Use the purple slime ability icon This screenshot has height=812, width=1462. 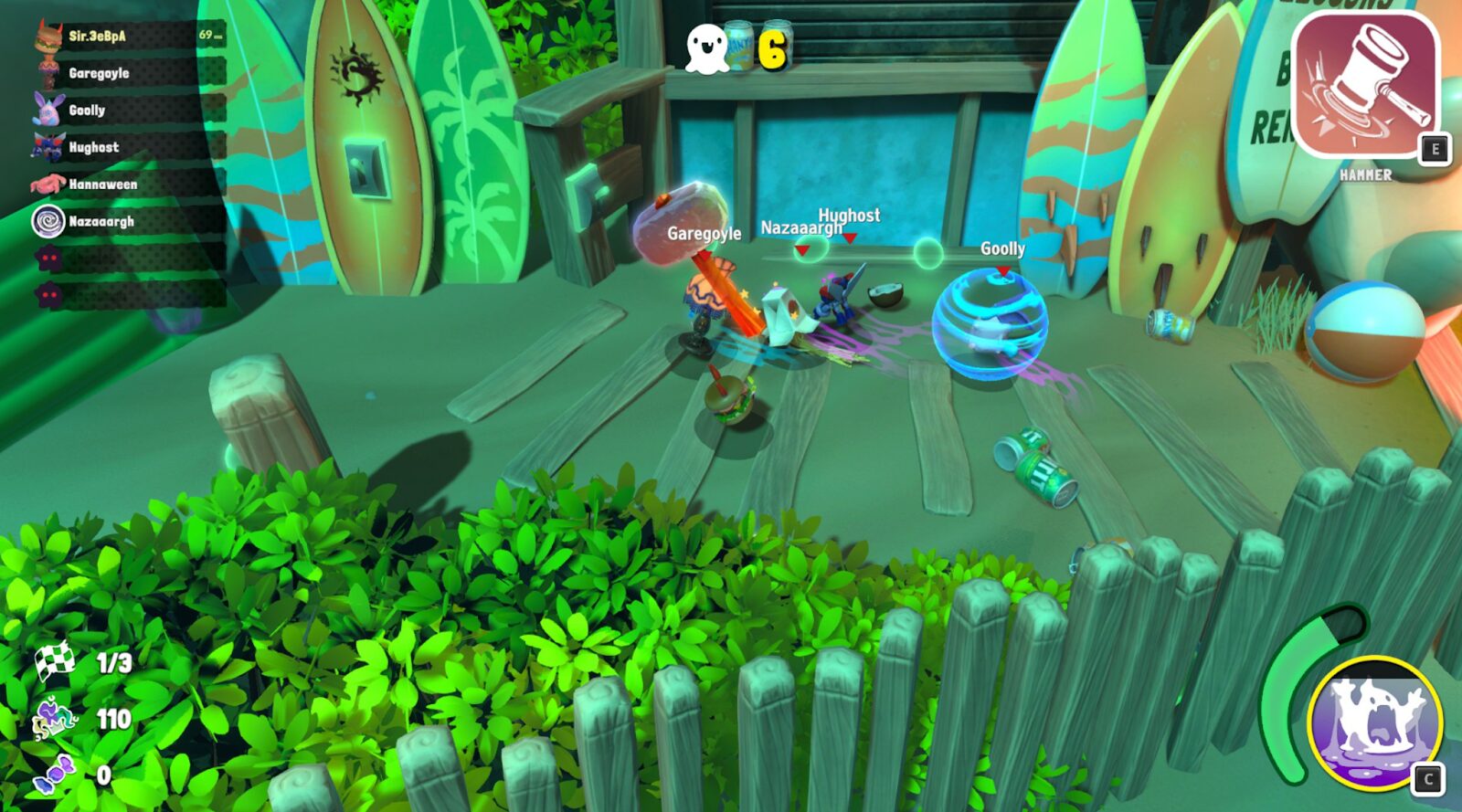click(x=1374, y=722)
